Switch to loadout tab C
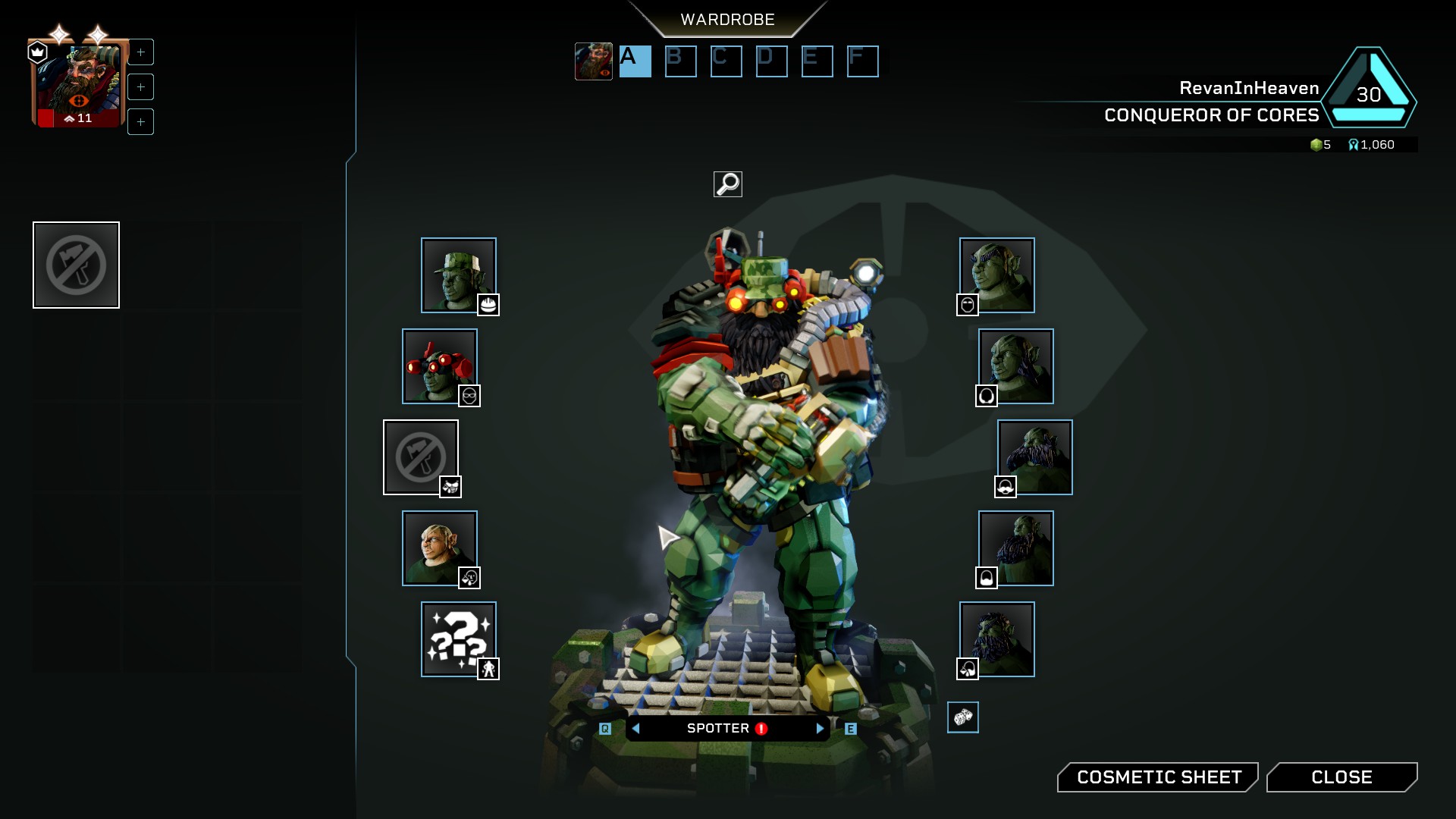The image size is (1456, 819). [726, 61]
